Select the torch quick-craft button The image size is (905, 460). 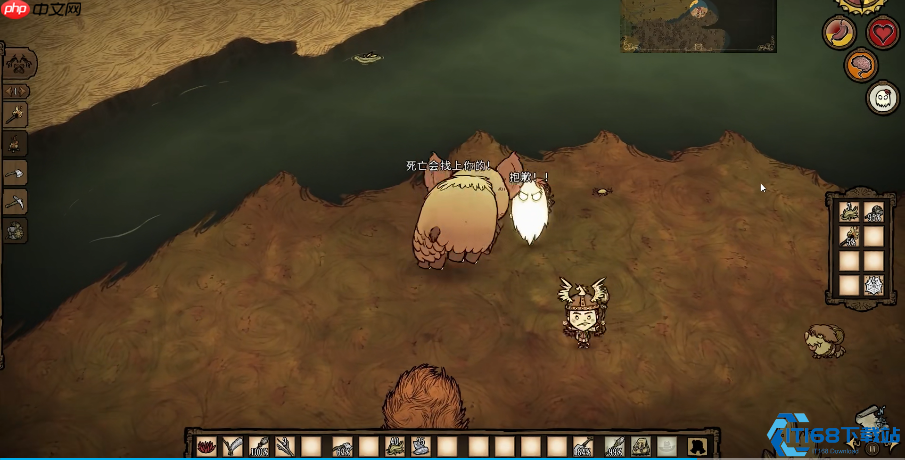point(16,114)
